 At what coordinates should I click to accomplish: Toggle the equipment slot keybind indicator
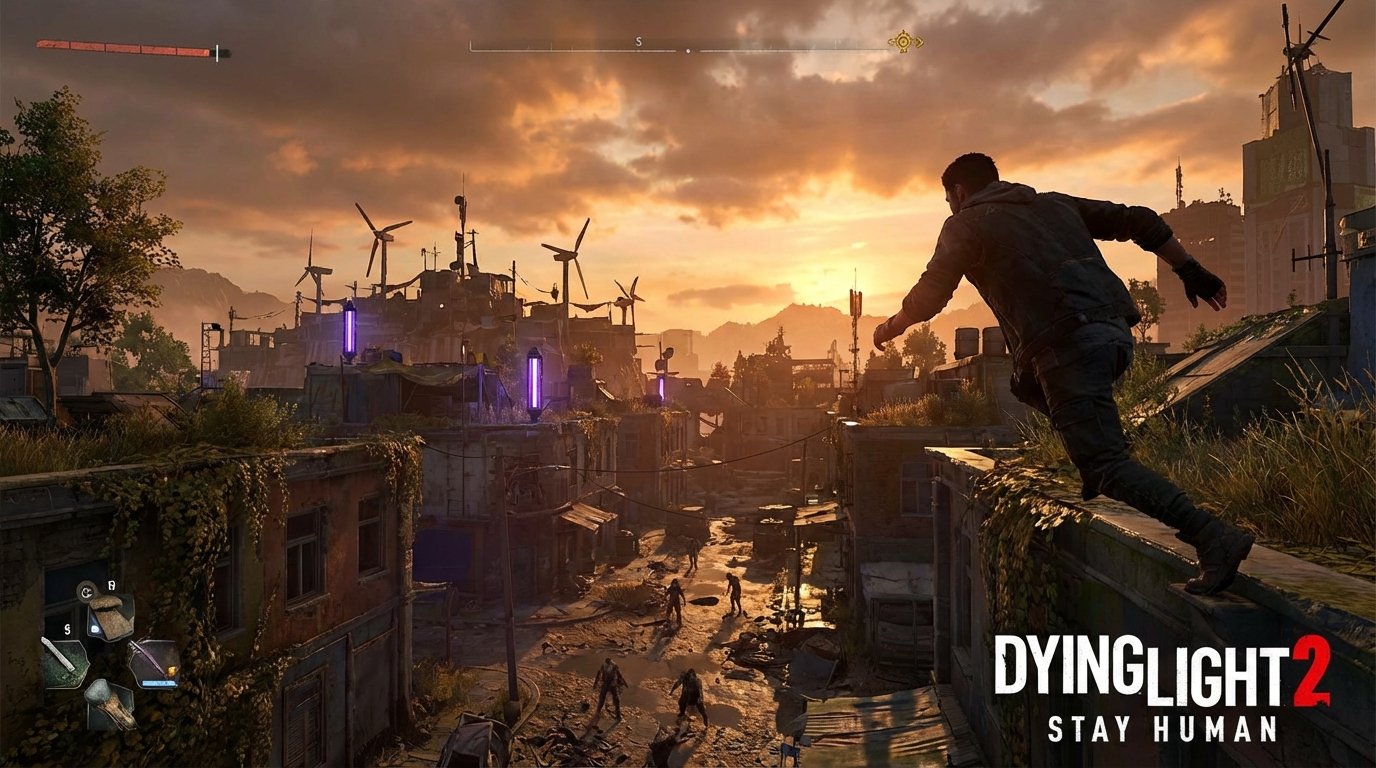click(x=110, y=586)
